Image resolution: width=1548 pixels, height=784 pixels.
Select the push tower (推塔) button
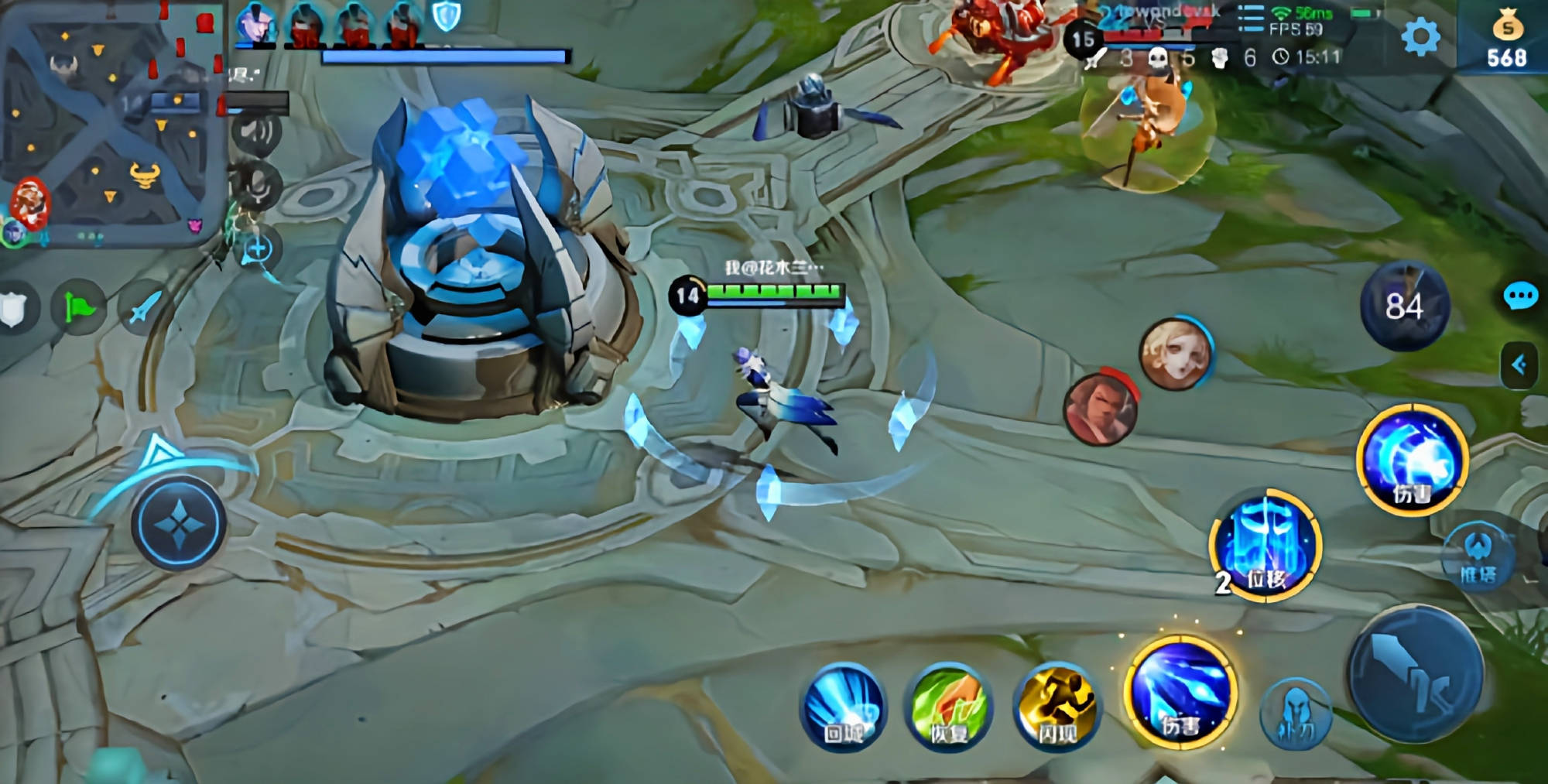coord(1478,556)
